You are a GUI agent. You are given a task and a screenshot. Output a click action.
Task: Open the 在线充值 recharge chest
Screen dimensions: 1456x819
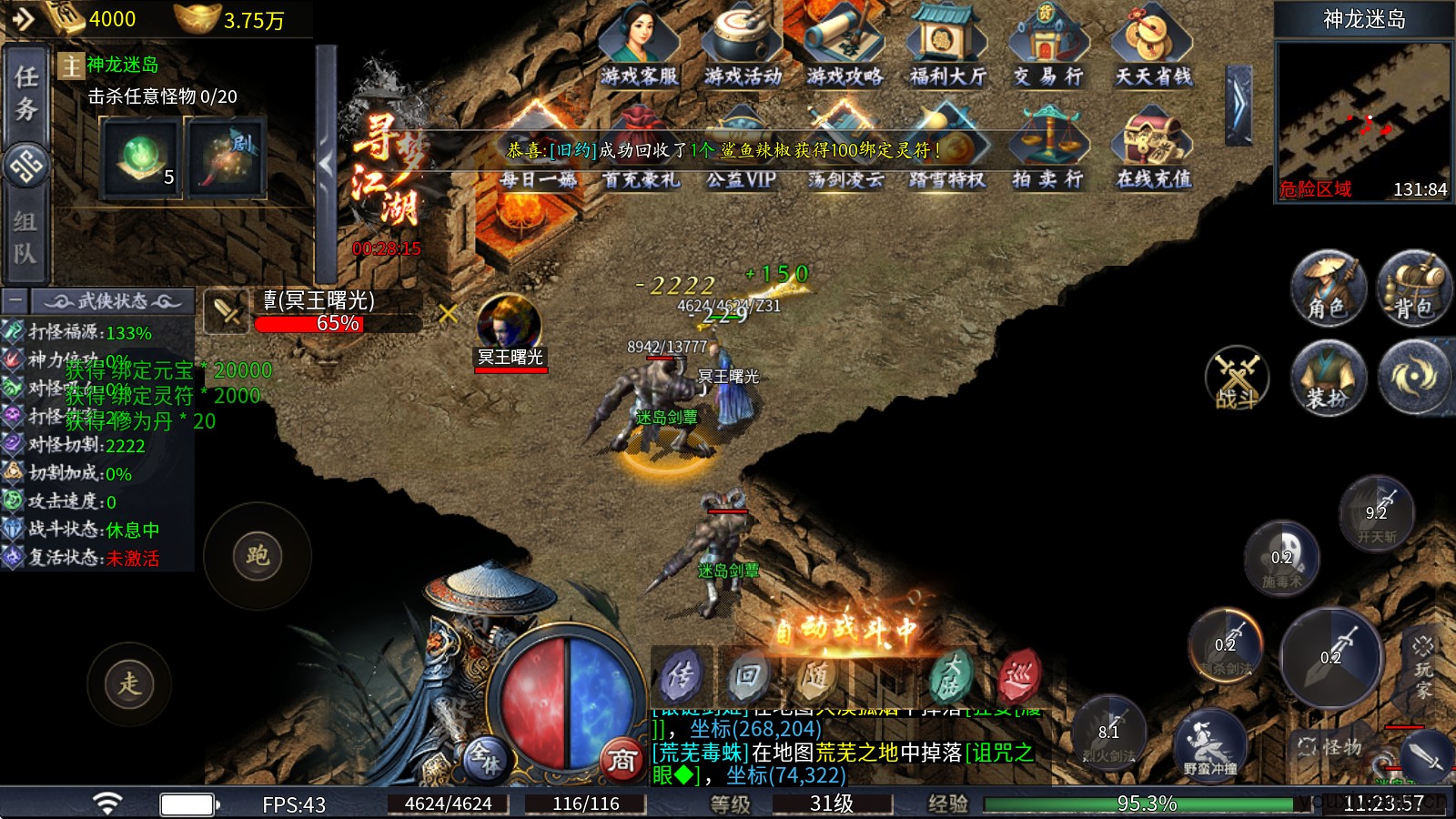tap(1153, 148)
